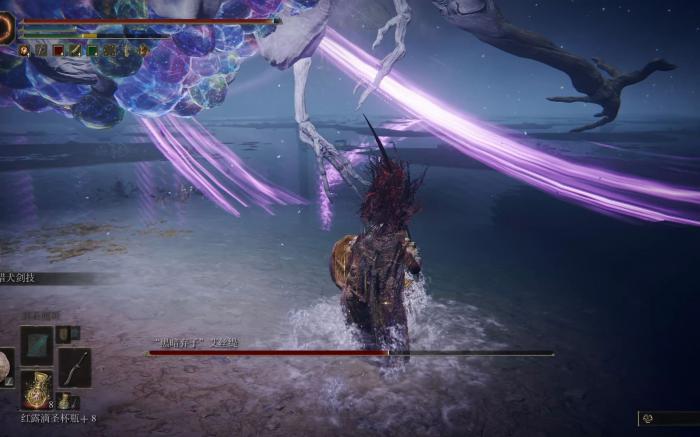
Task: Click the equipped curved sword weapon slot
Action: [x=74, y=367]
